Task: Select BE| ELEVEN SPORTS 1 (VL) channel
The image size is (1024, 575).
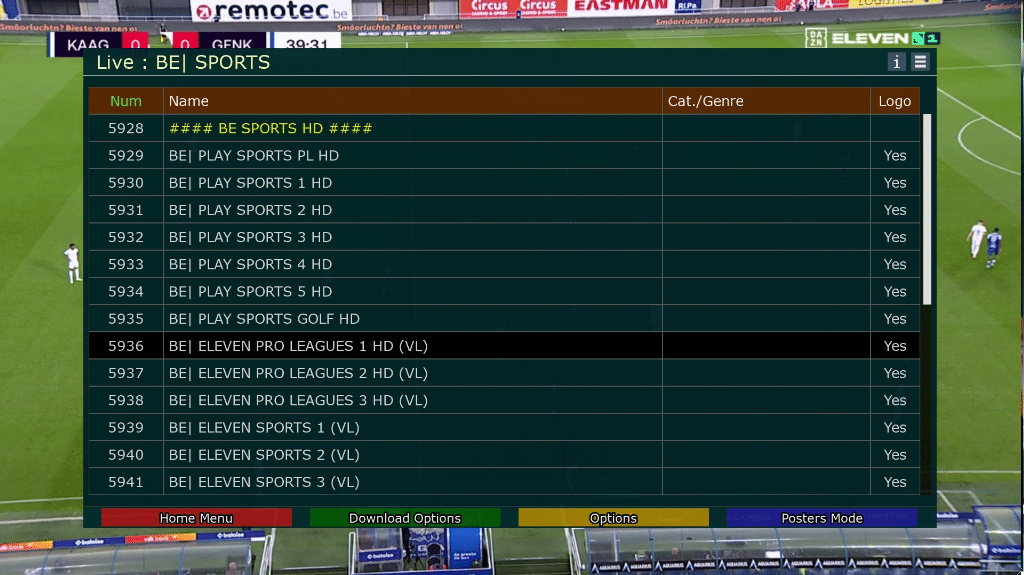Action: point(264,428)
